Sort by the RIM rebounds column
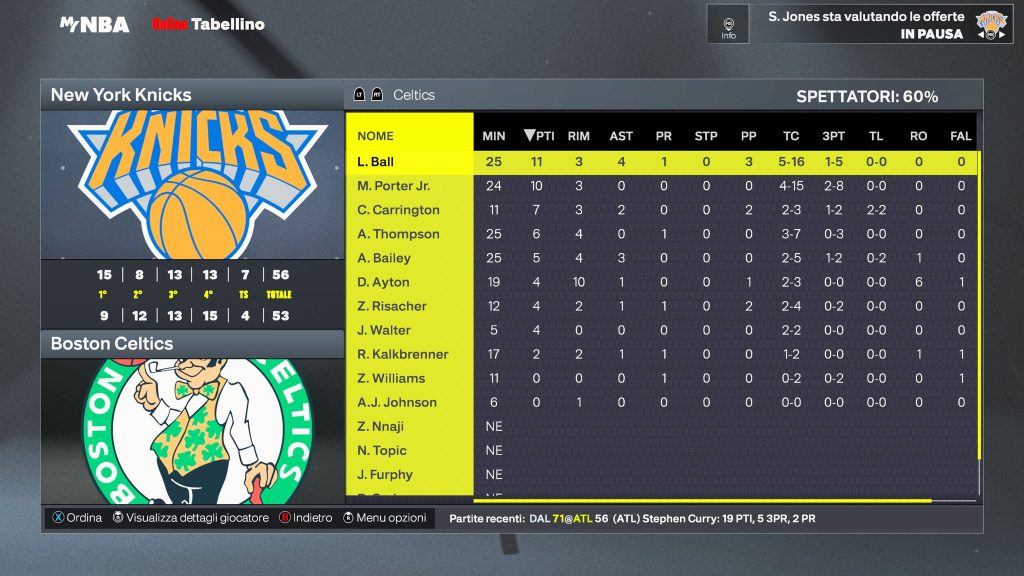The height and width of the screenshot is (576, 1024). point(578,136)
